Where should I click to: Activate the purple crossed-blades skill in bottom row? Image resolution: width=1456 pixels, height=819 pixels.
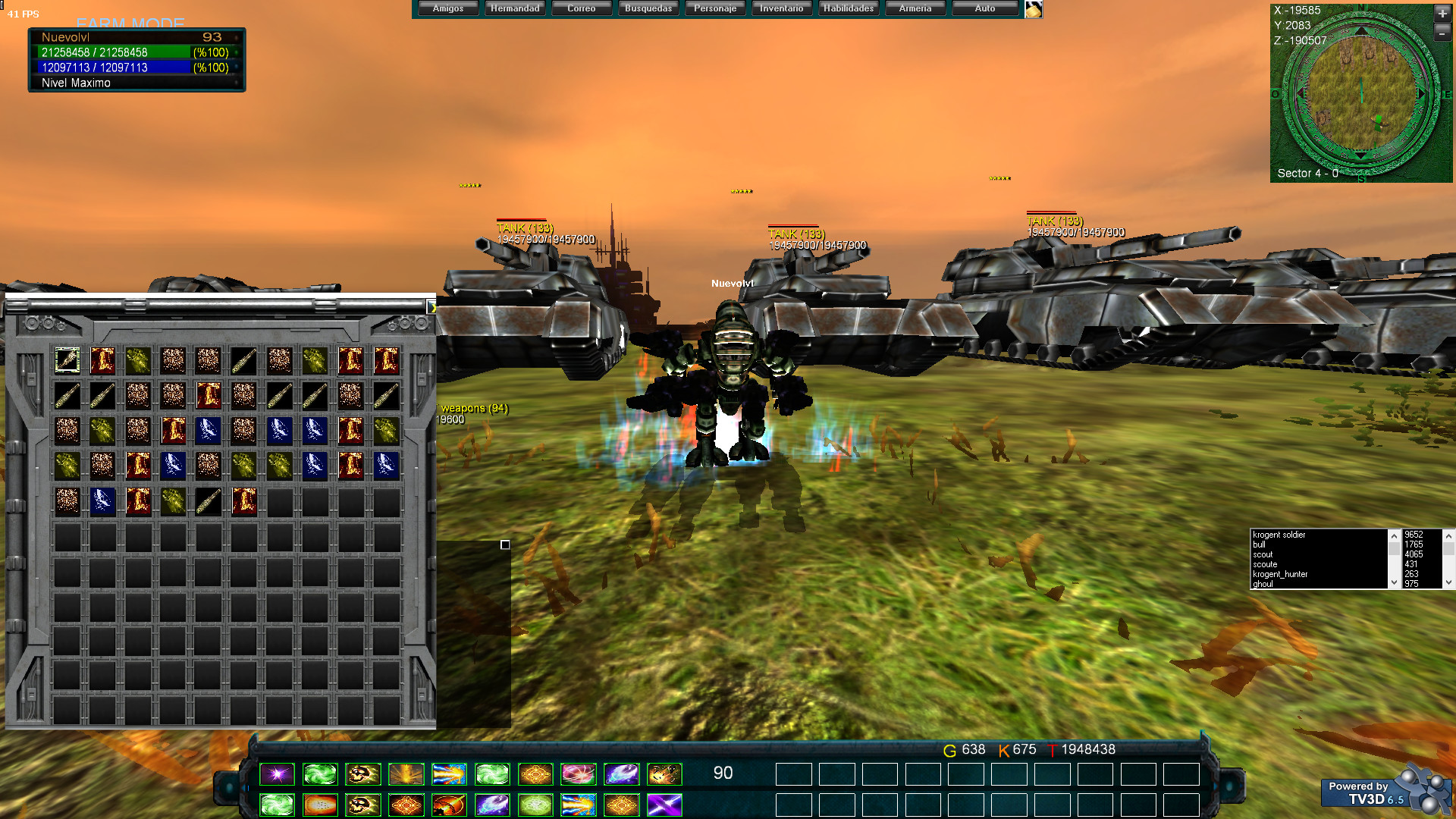point(664,805)
